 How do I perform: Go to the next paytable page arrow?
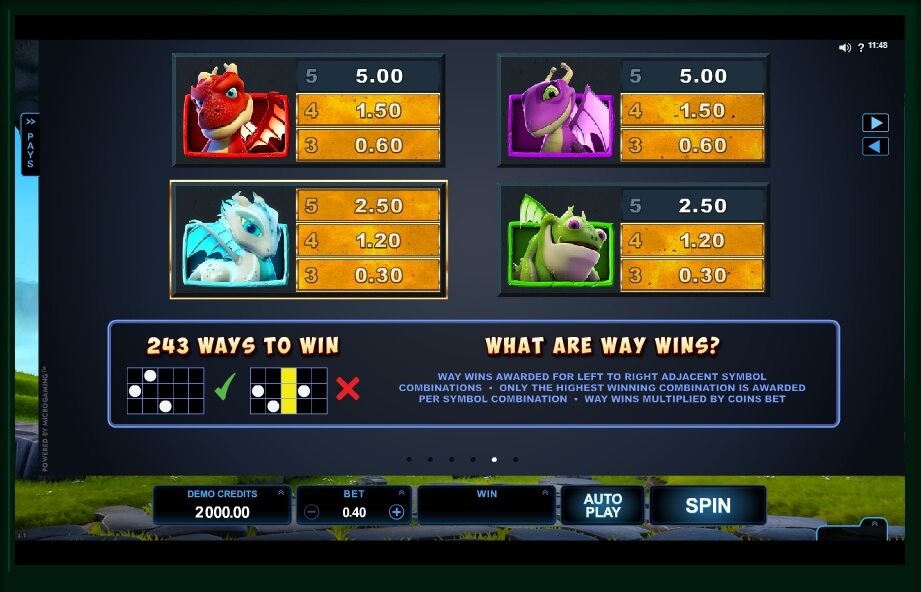click(875, 123)
